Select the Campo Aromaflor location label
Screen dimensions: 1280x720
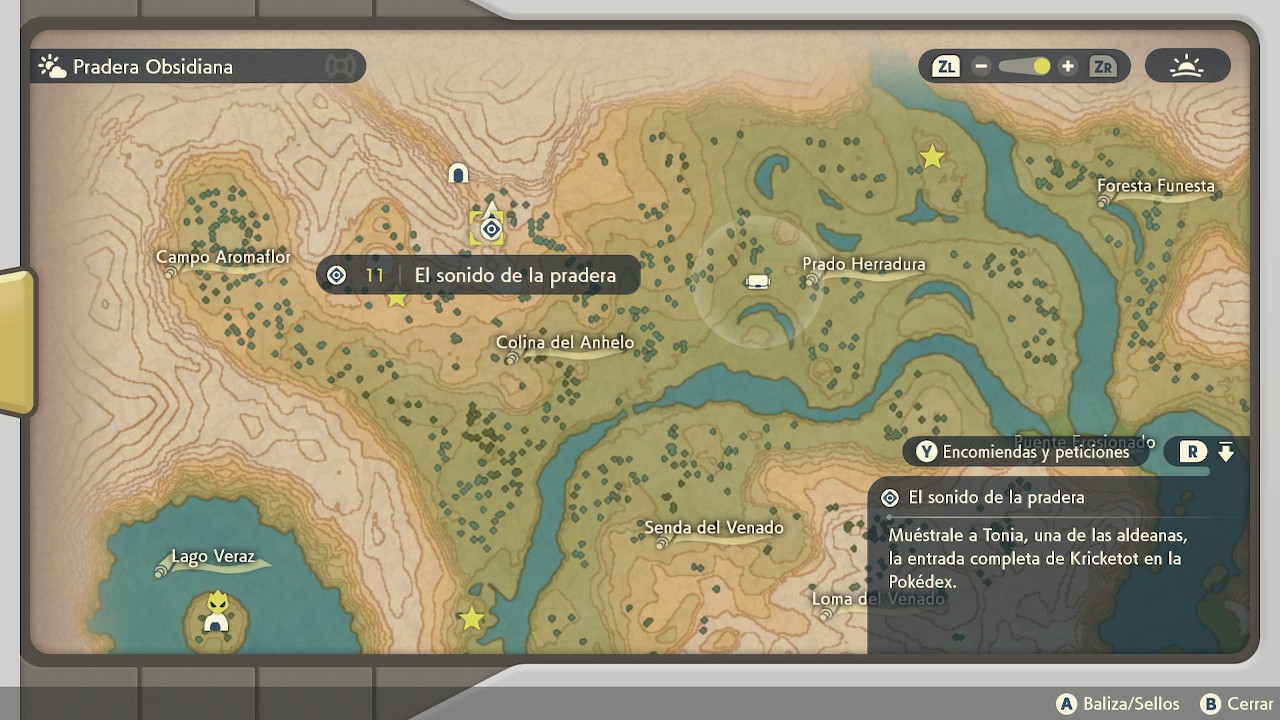[224, 258]
